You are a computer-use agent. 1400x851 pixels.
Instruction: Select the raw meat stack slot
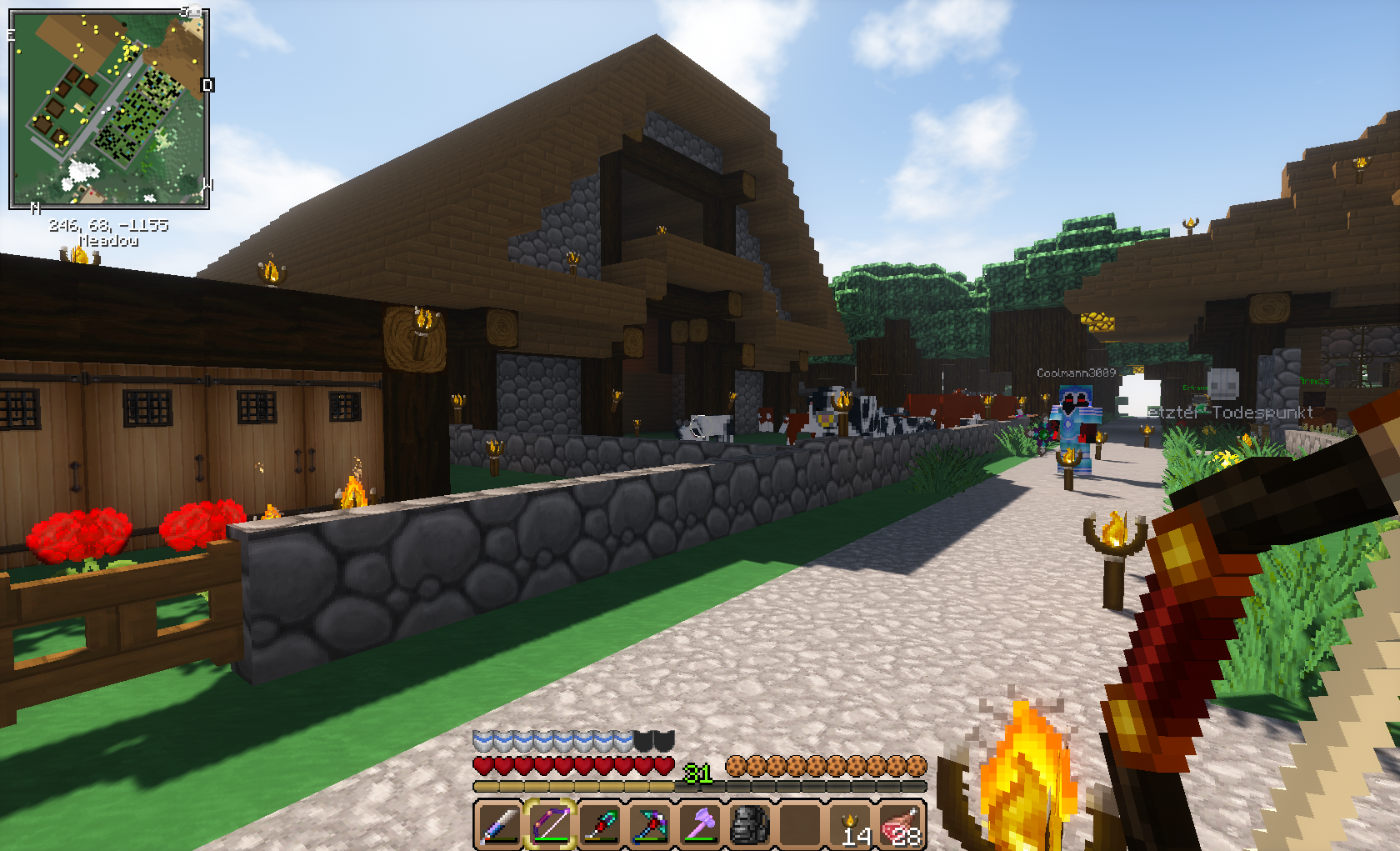click(x=901, y=824)
